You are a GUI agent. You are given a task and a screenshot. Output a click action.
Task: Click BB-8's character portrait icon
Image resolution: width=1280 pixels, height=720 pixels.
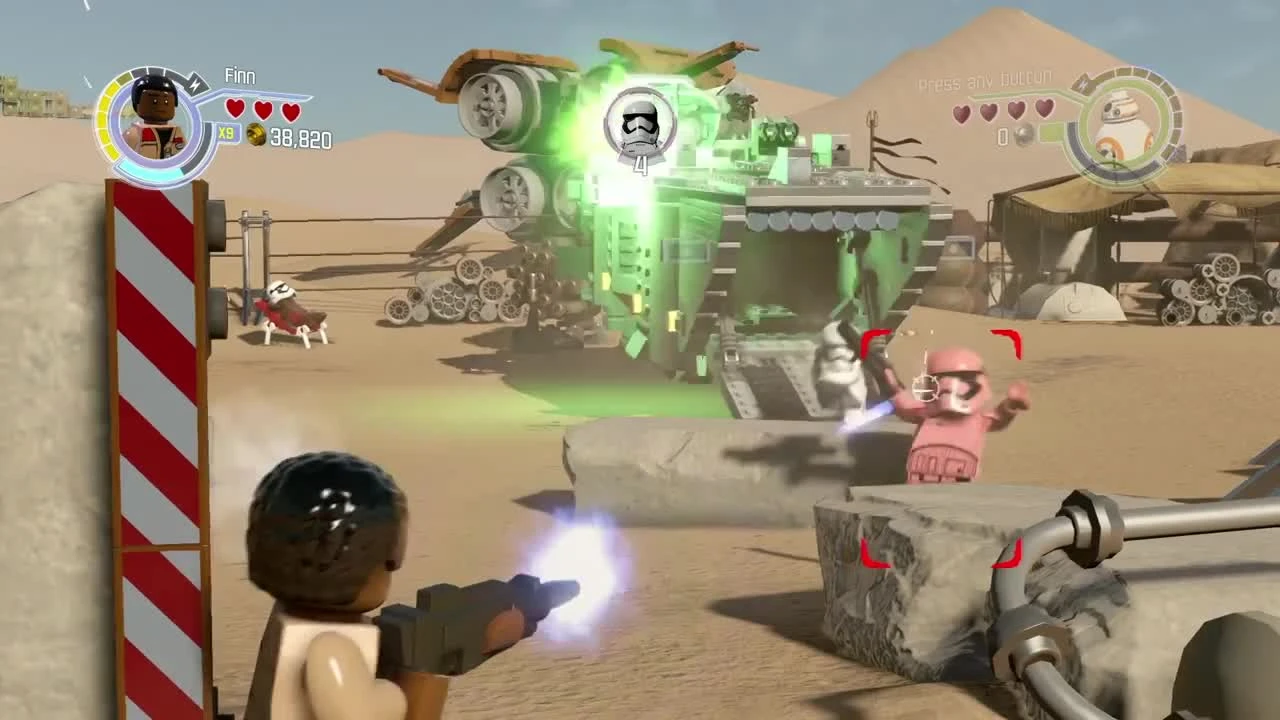[1123, 123]
